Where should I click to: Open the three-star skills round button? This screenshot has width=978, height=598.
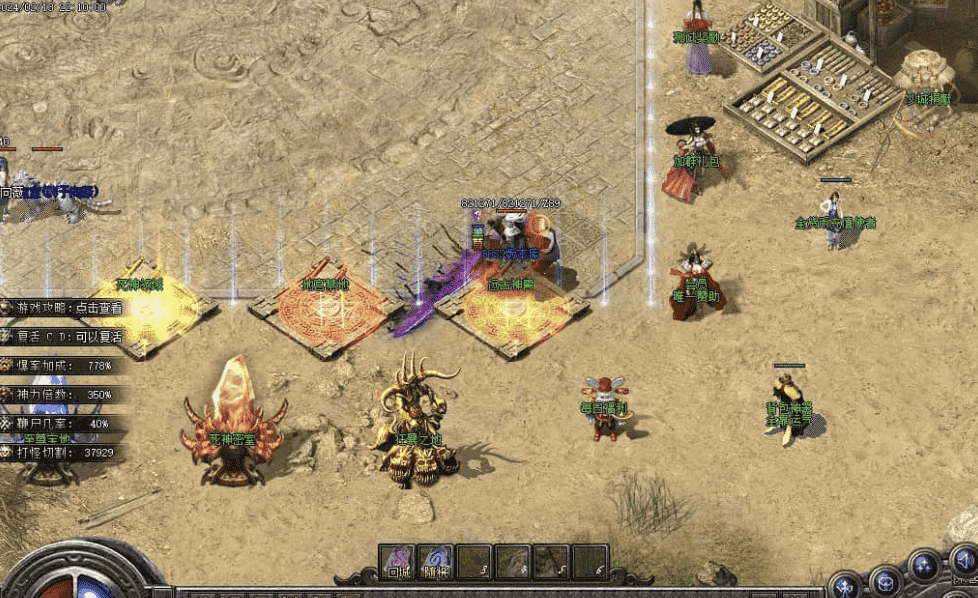925,566
